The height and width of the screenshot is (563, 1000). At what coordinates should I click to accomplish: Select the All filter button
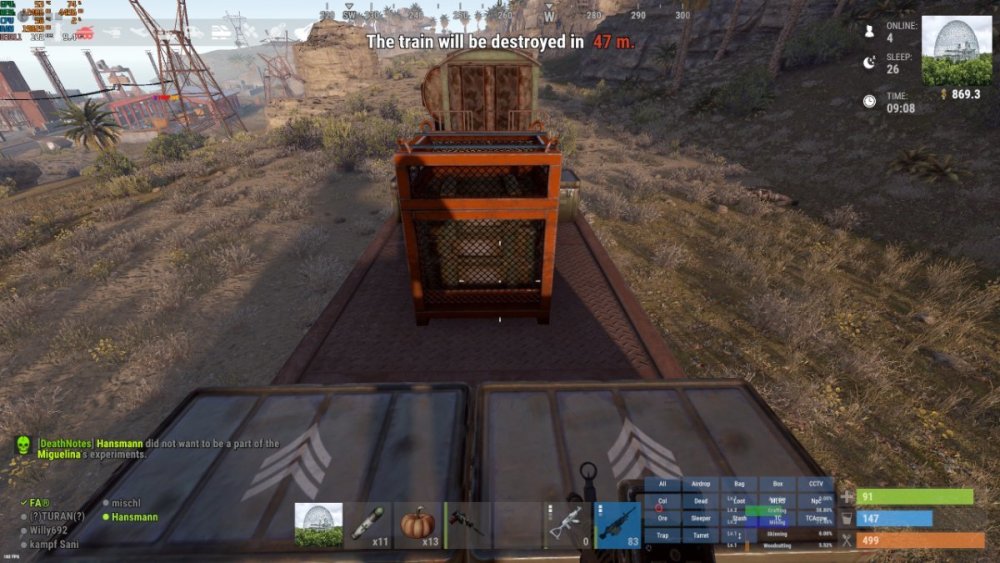pos(661,484)
